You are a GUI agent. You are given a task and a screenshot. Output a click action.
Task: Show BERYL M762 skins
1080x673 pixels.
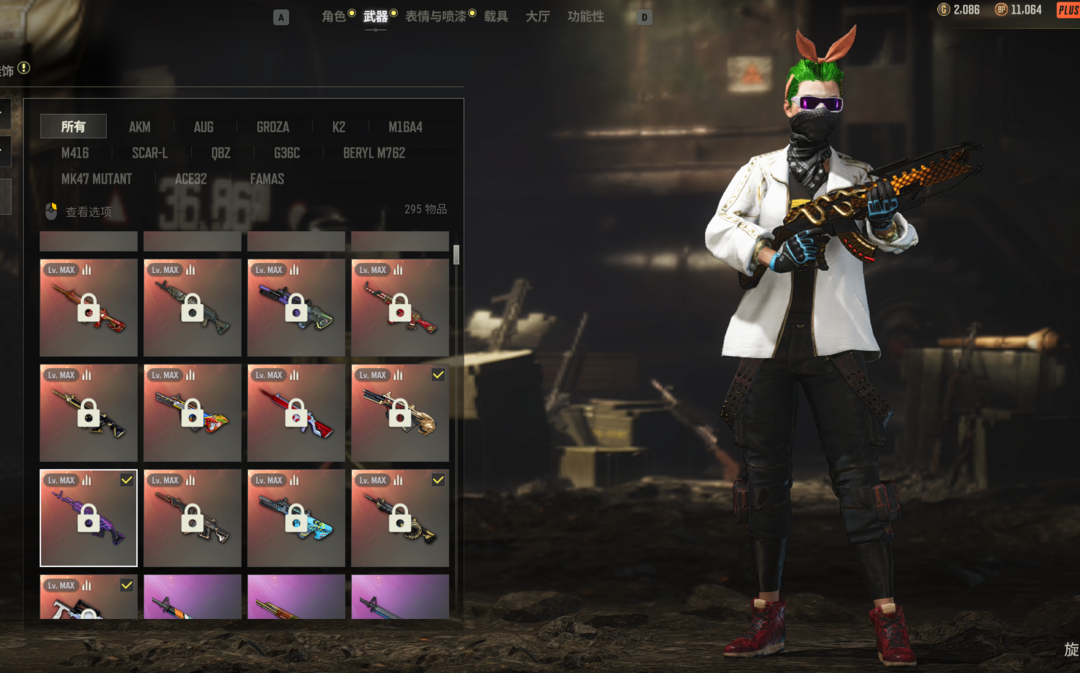[x=373, y=153]
